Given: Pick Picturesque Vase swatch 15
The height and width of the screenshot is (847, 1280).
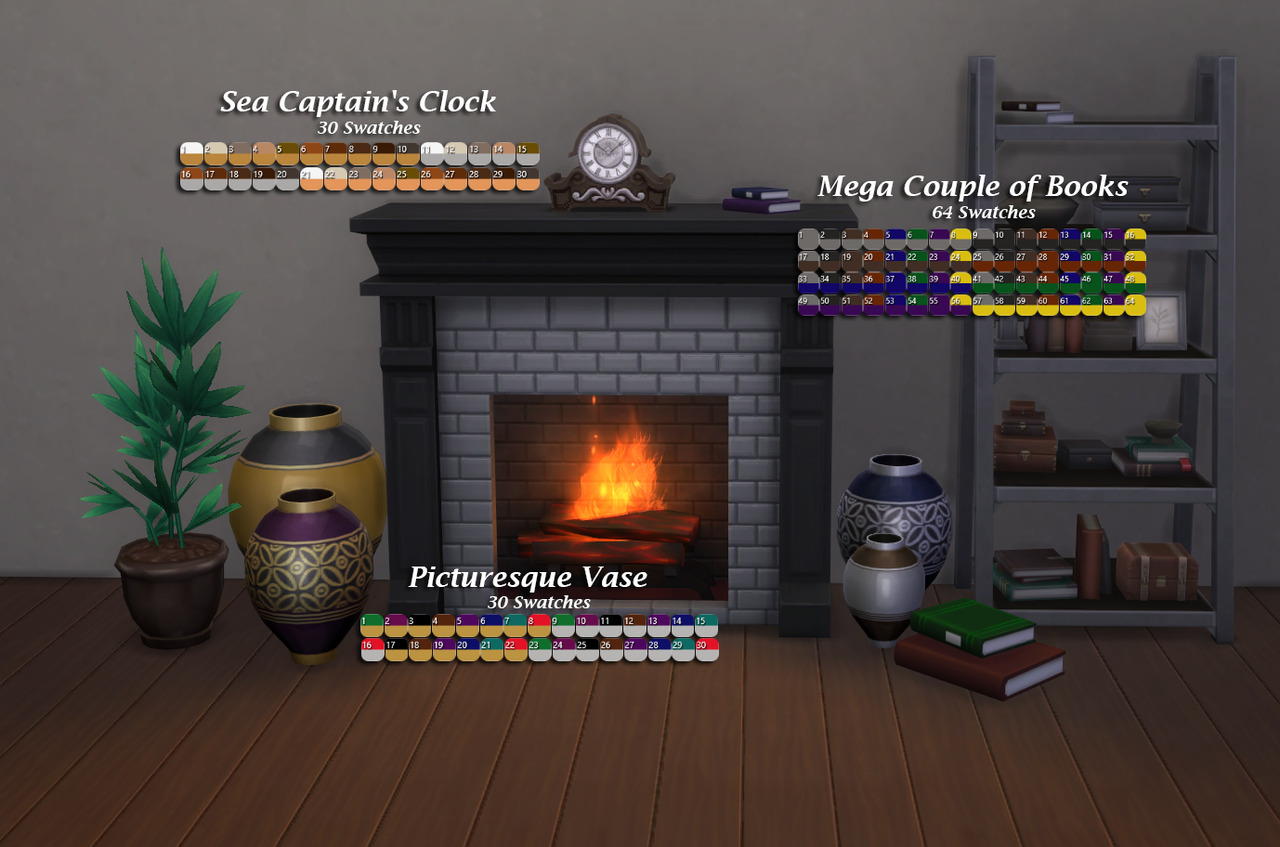Looking at the screenshot, I should click(x=707, y=626).
